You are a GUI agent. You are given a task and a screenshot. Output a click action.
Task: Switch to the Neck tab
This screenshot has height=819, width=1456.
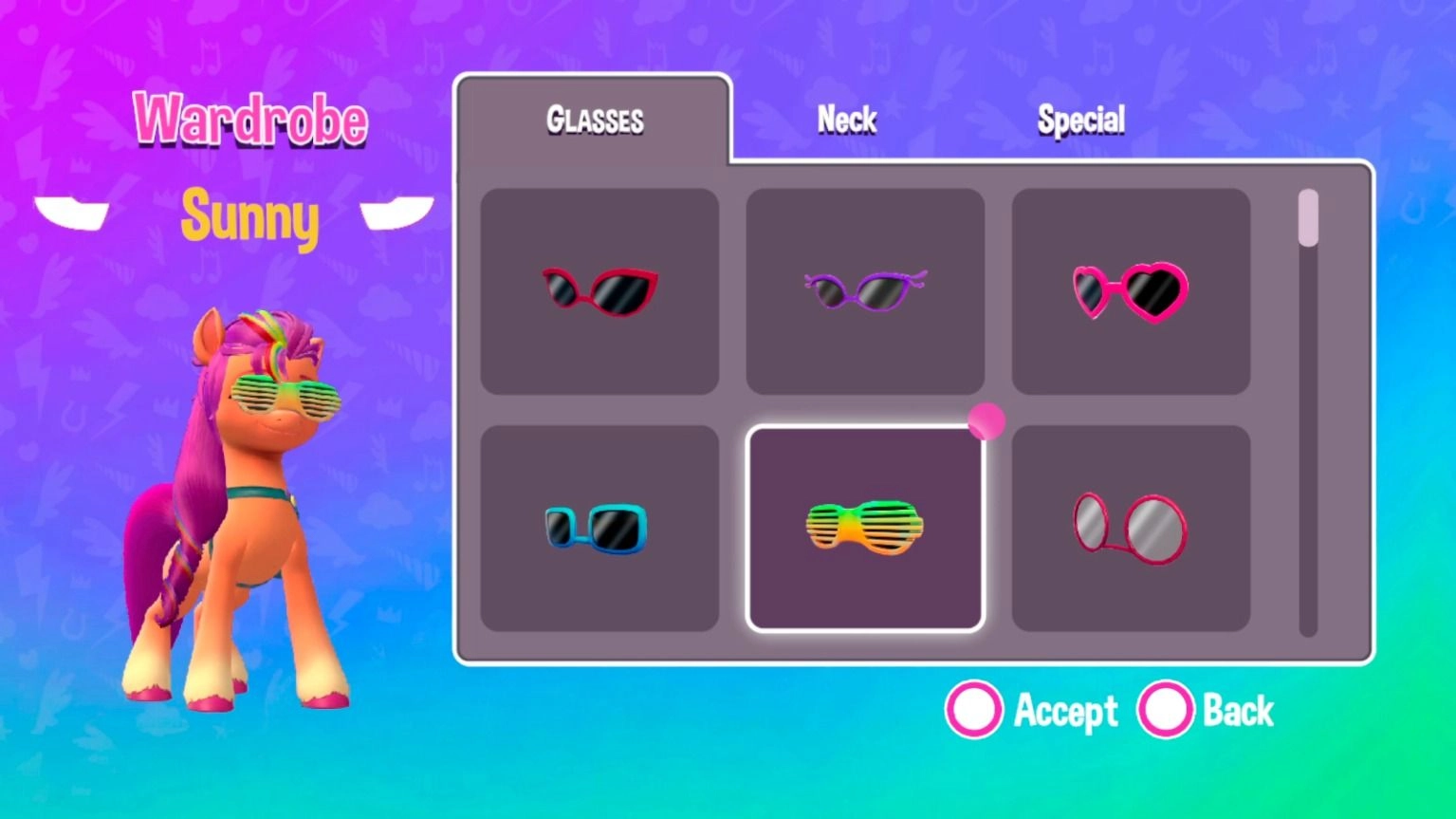click(846, 119)
